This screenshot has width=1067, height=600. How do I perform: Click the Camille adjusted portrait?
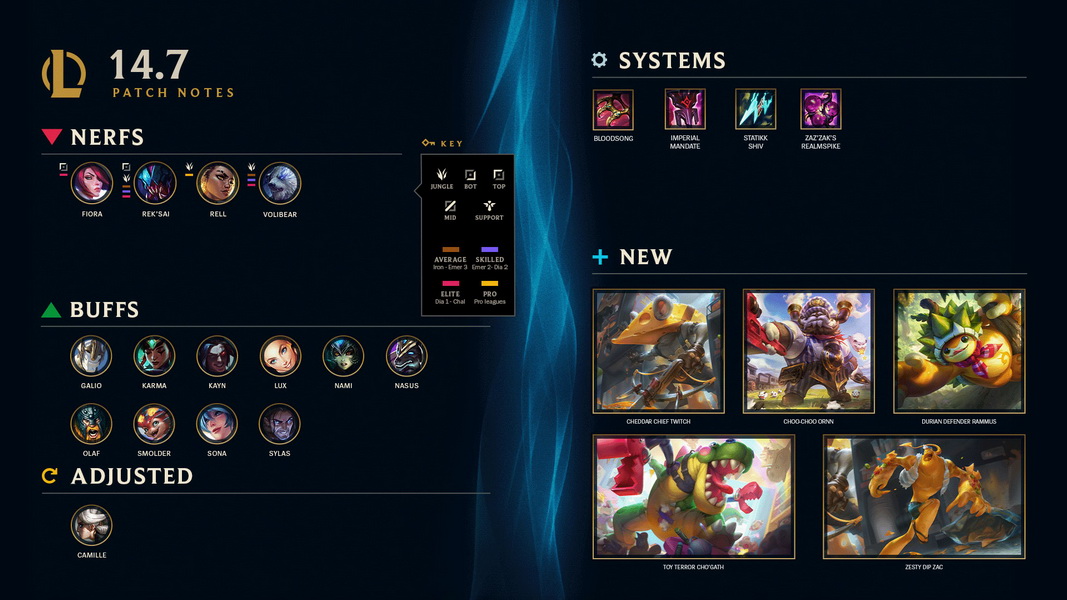[x=91, y=525]
